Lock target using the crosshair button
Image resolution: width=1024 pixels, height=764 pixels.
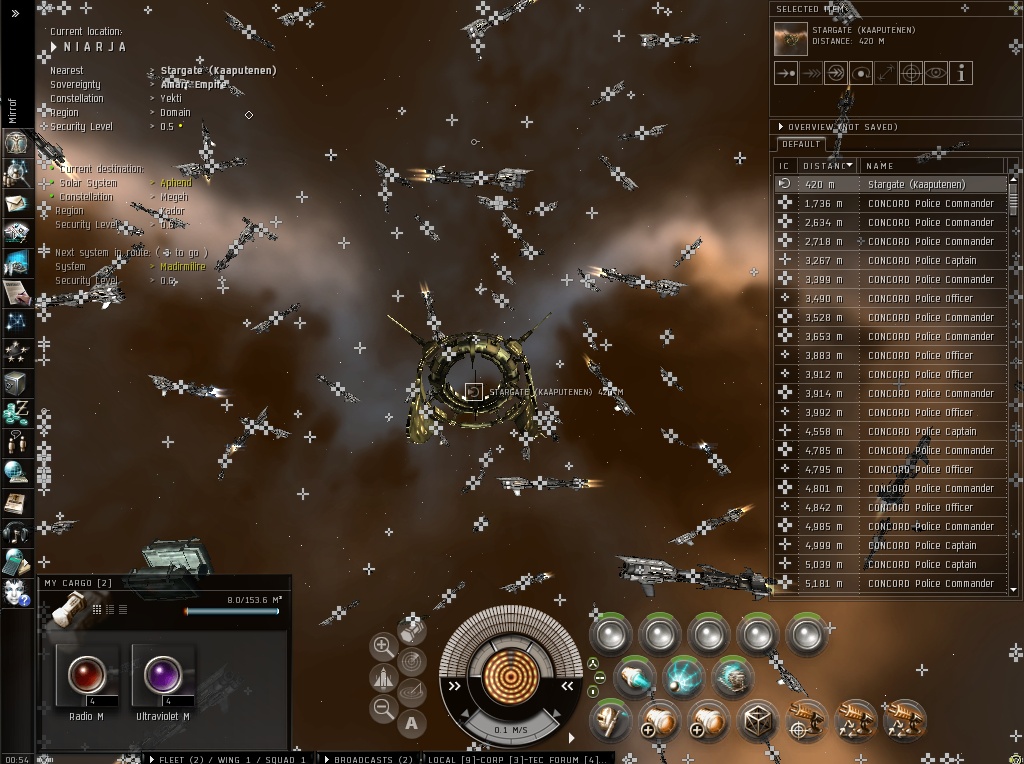[911, 73]
